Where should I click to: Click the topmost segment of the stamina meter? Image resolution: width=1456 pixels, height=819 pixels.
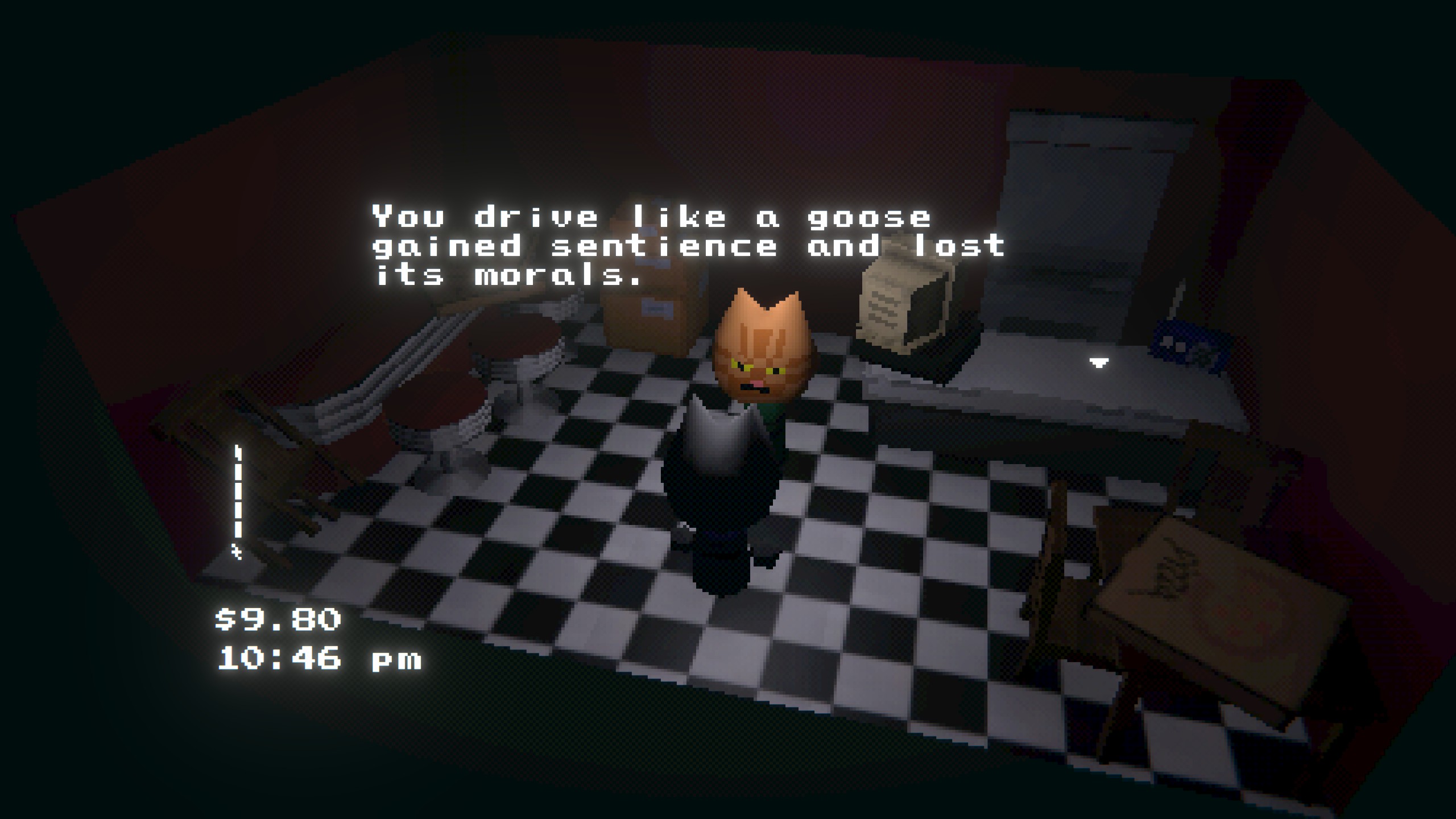pos(237,452)
